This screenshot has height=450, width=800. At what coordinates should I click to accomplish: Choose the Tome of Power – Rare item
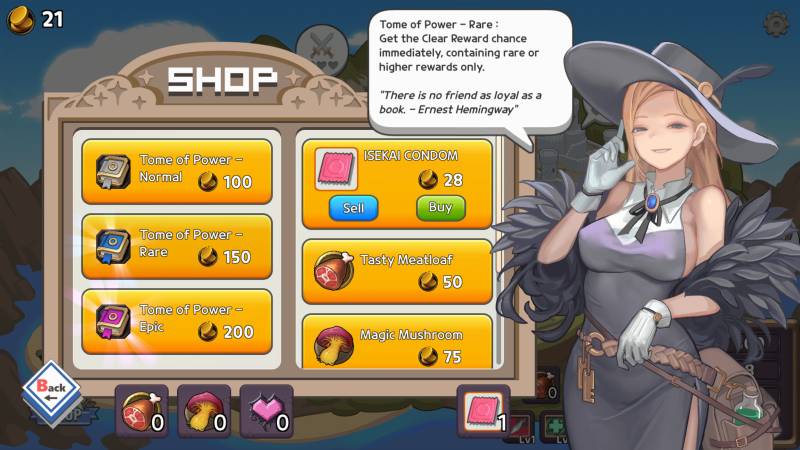pos(176,246)
